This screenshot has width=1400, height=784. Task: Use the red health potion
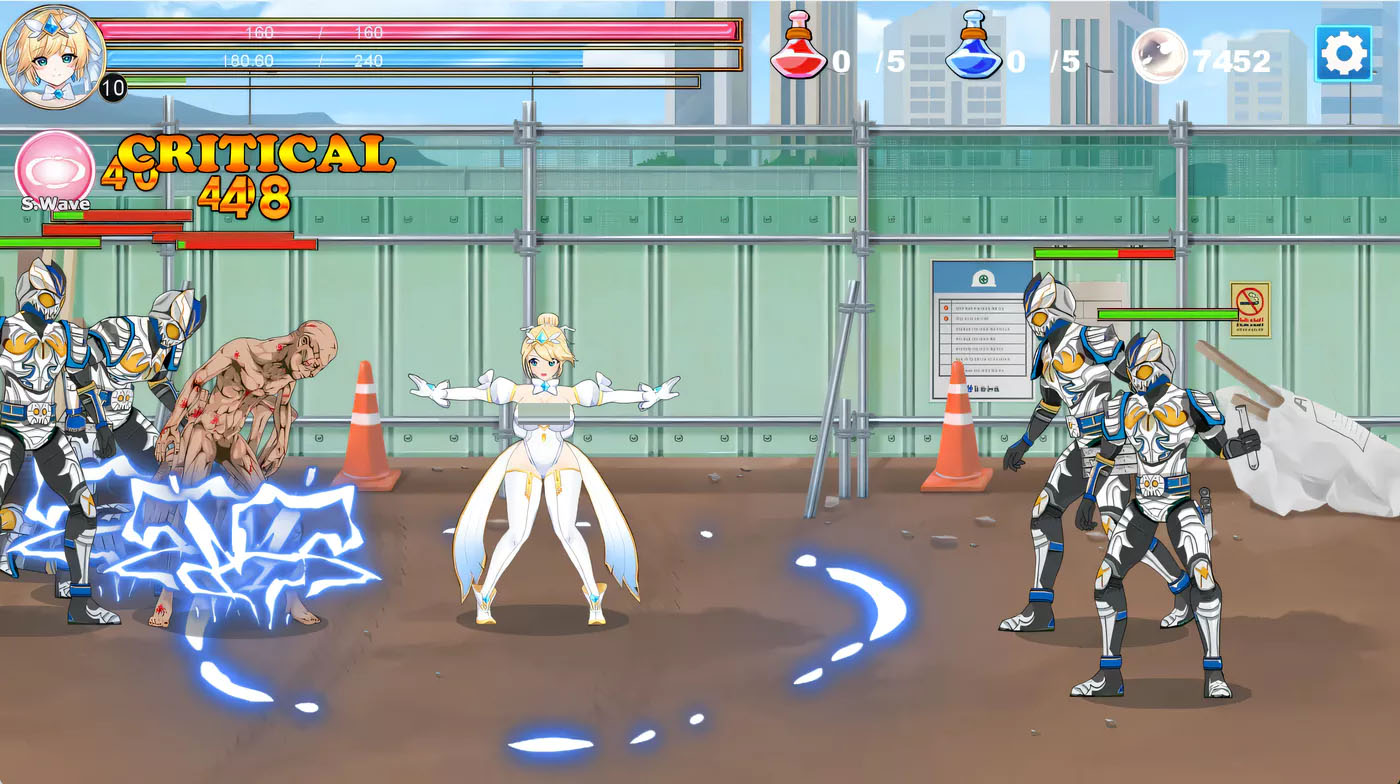pos(798,47)
